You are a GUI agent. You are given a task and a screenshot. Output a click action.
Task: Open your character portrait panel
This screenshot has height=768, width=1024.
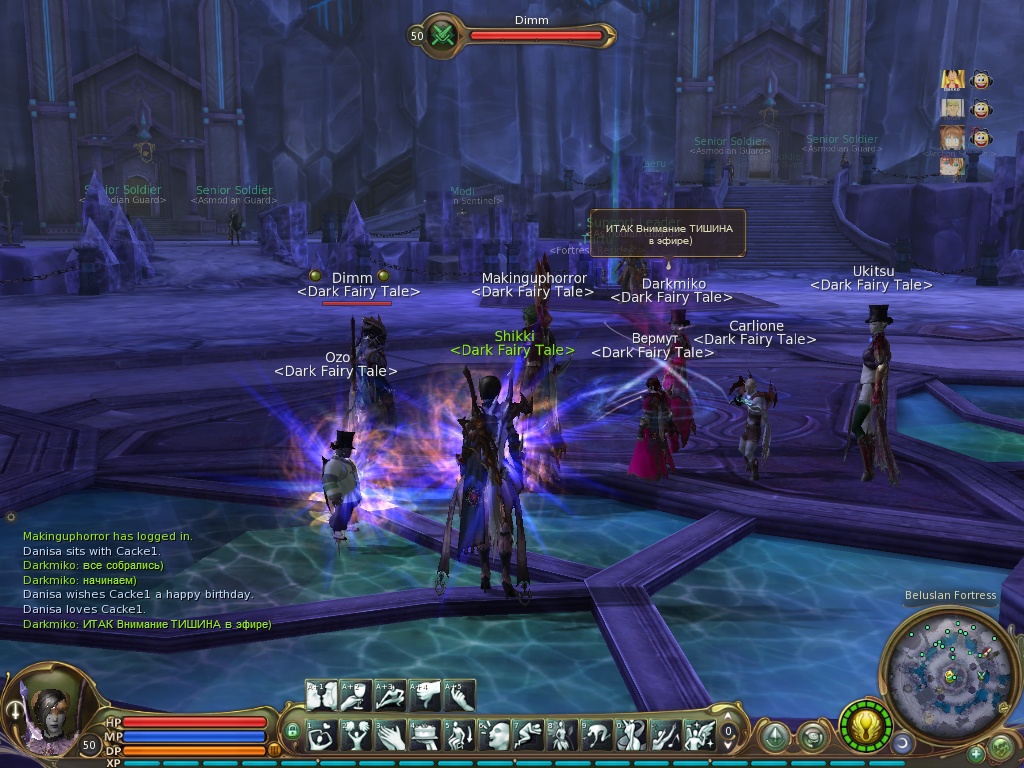pos(46,708)
